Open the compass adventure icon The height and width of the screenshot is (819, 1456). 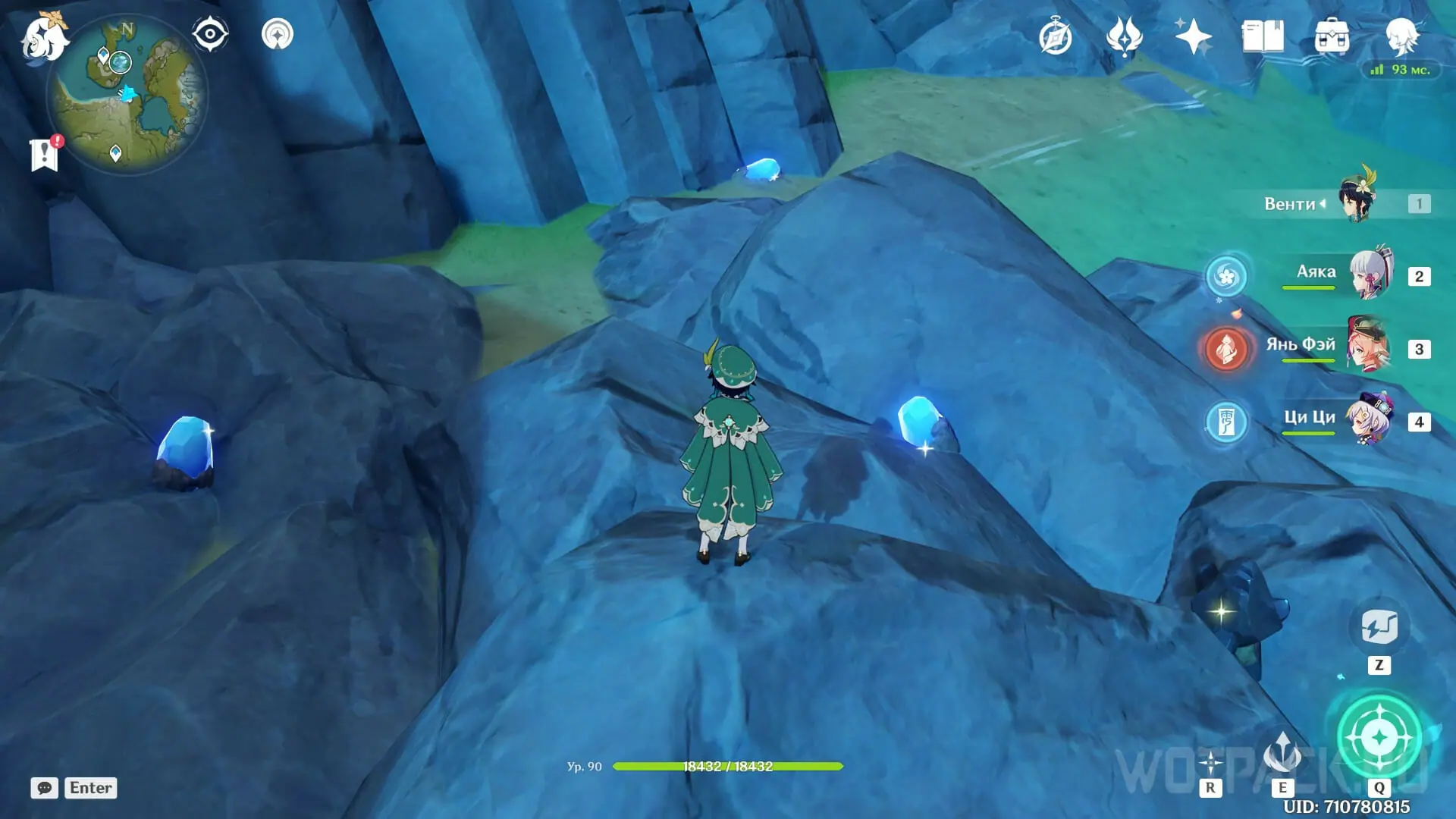pyautogui.click(x=1055, y=37)
